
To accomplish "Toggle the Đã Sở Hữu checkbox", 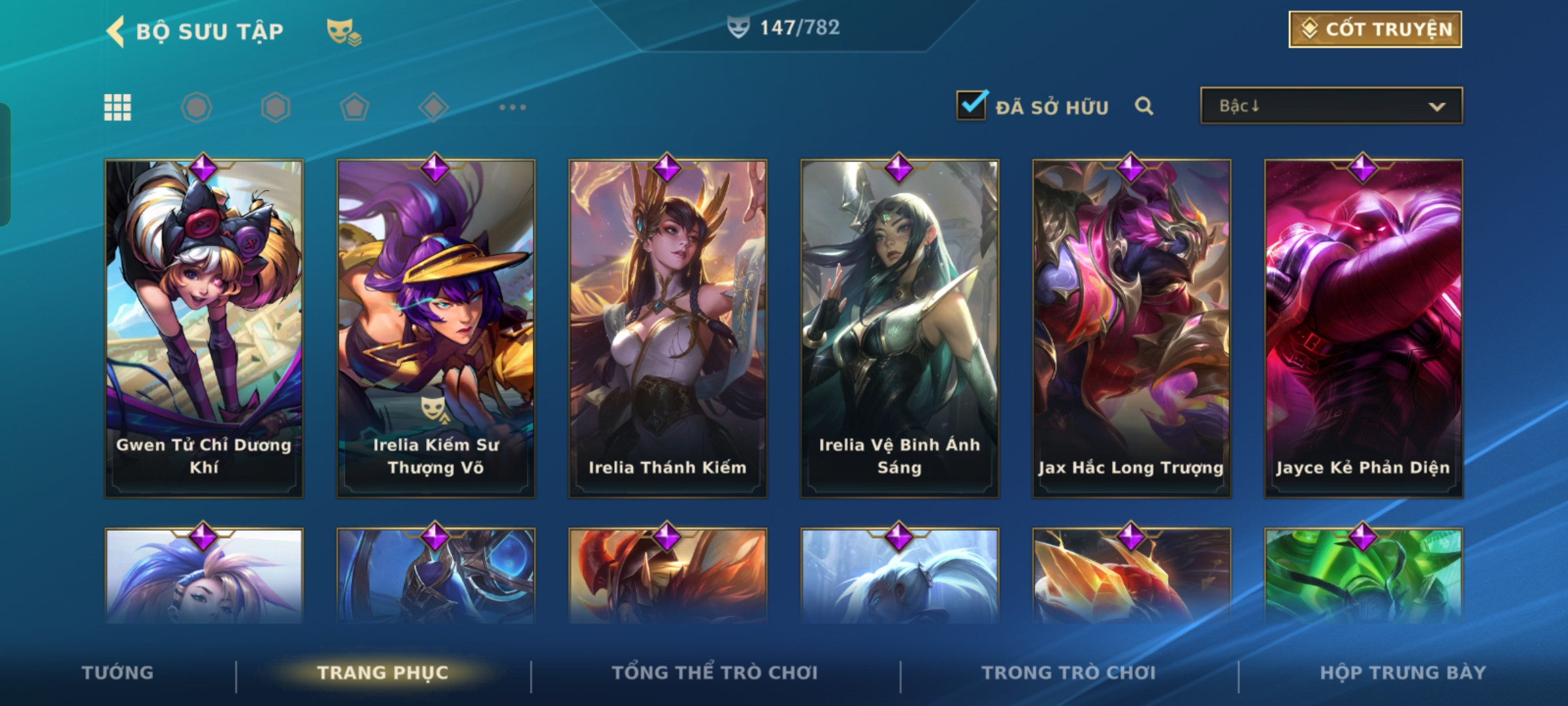I will (972, 105).
